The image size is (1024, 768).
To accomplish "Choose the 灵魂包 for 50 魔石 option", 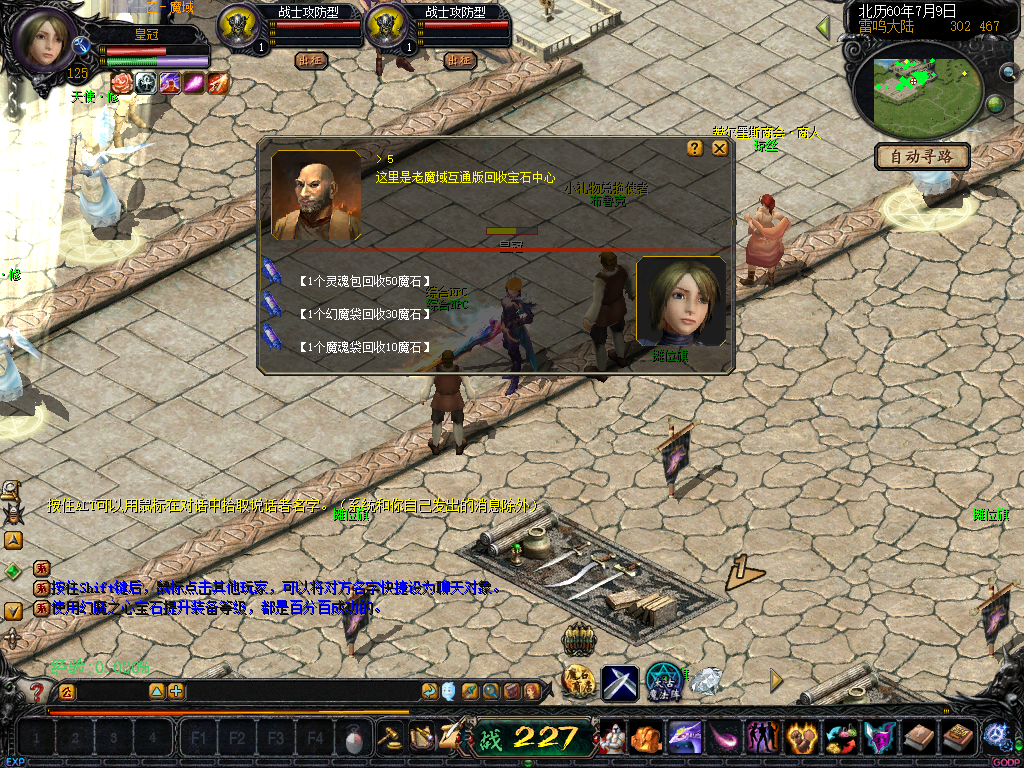I will pyautogui.click(x=363, y=281).
